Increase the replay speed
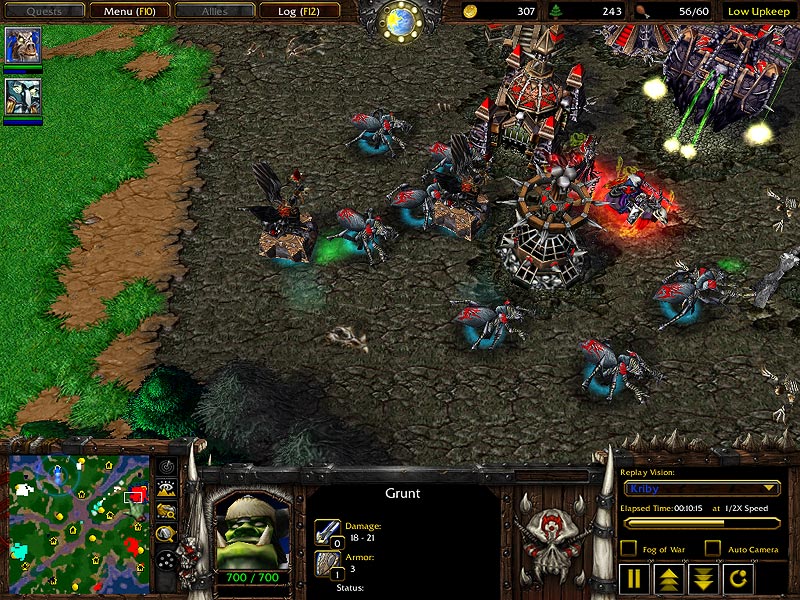800x600 pixels. click(668, 578)
